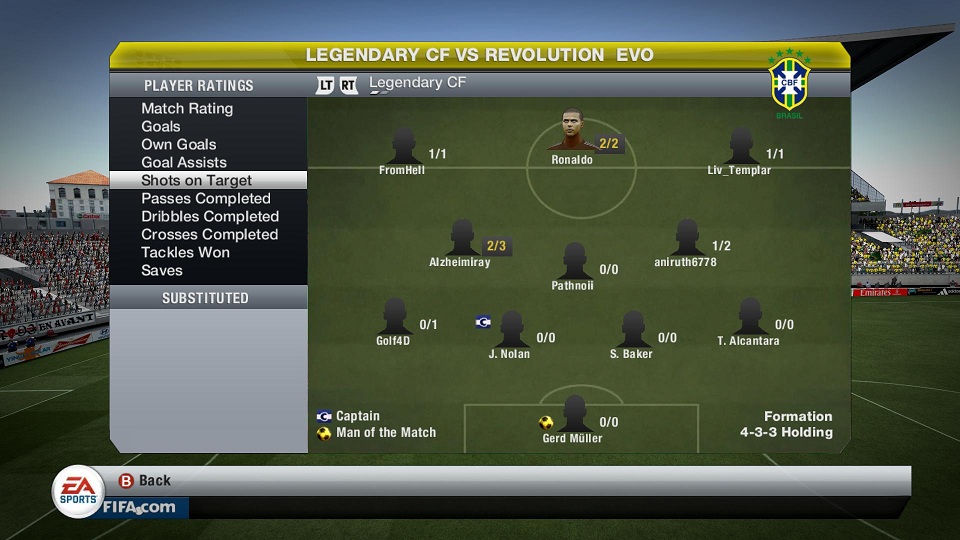Choose Crosses Completed from the list
Screen dimensions: 960x540
tap(209, 234)
